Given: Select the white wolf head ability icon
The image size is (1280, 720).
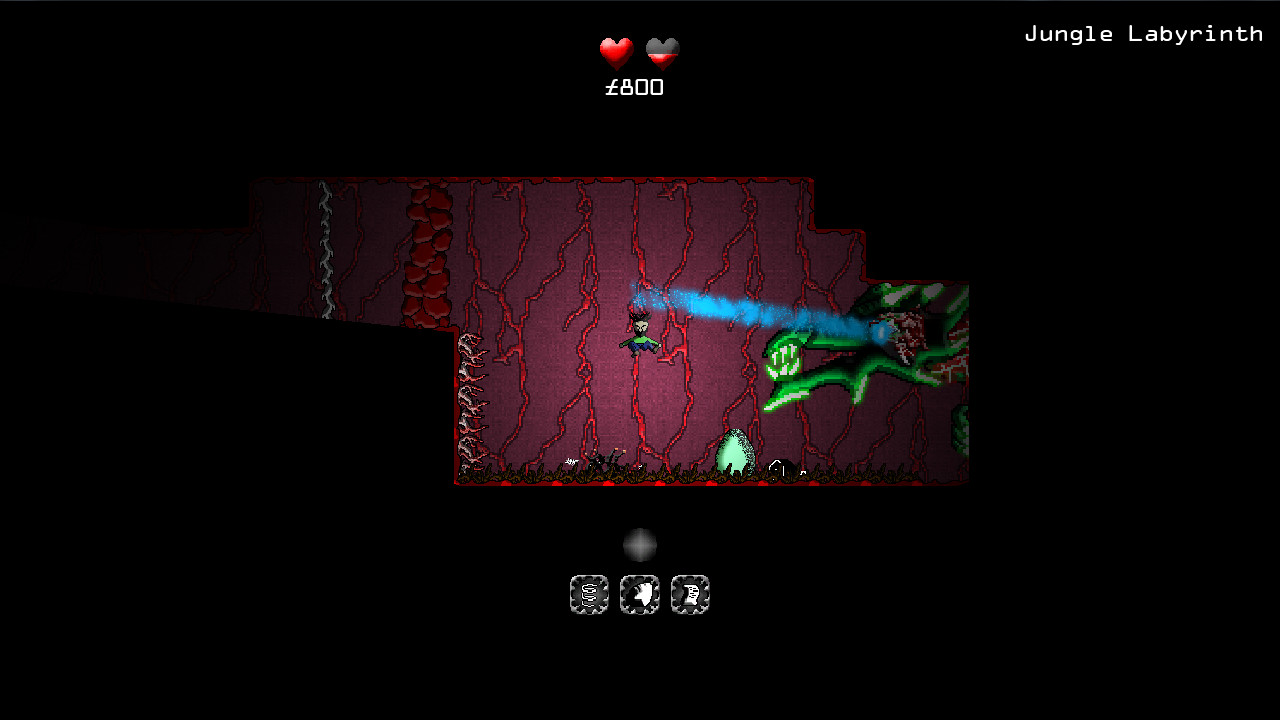Looking at the screenshot, I should 639,594.
